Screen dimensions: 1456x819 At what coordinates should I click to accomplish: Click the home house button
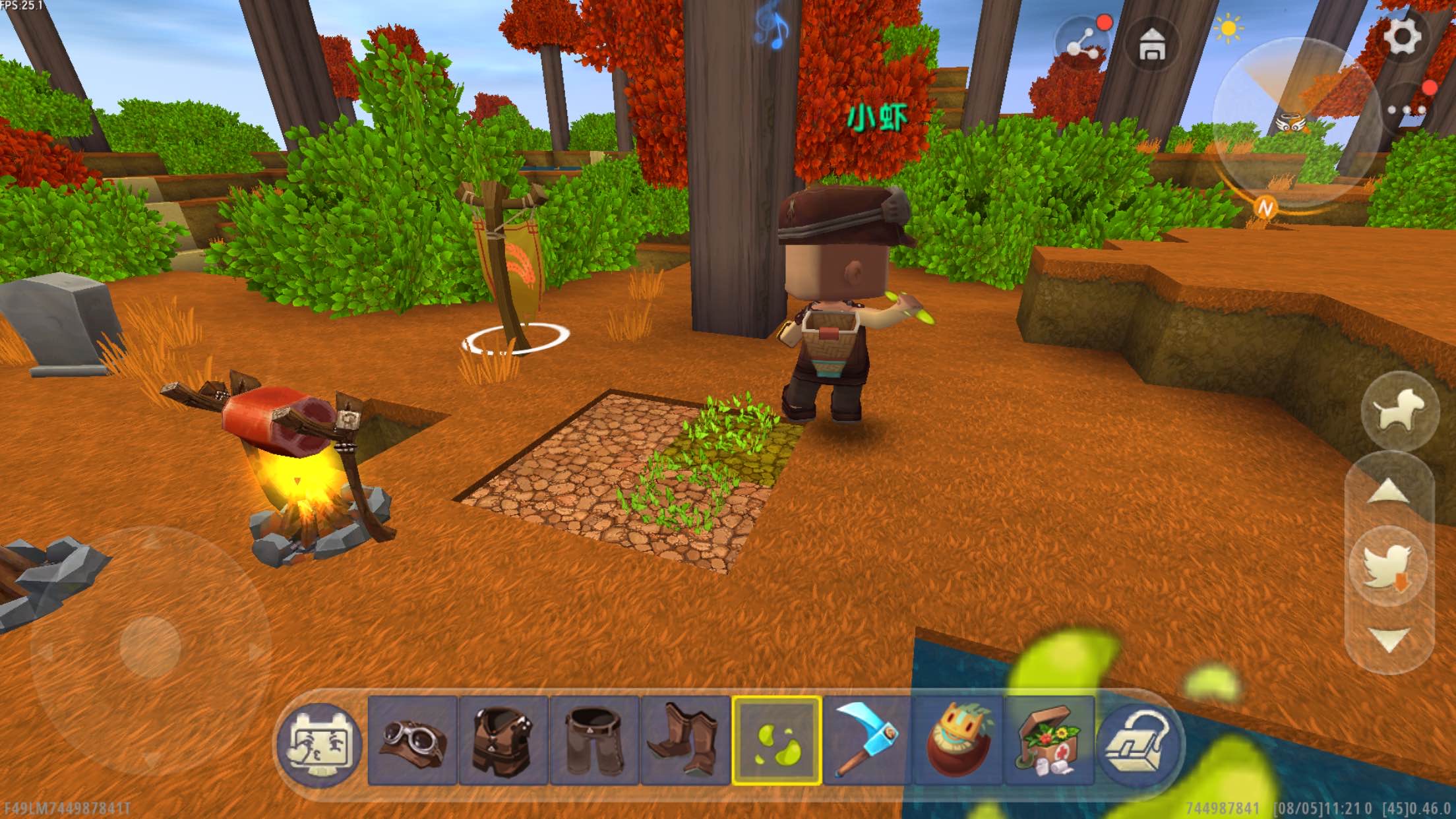1152,45
